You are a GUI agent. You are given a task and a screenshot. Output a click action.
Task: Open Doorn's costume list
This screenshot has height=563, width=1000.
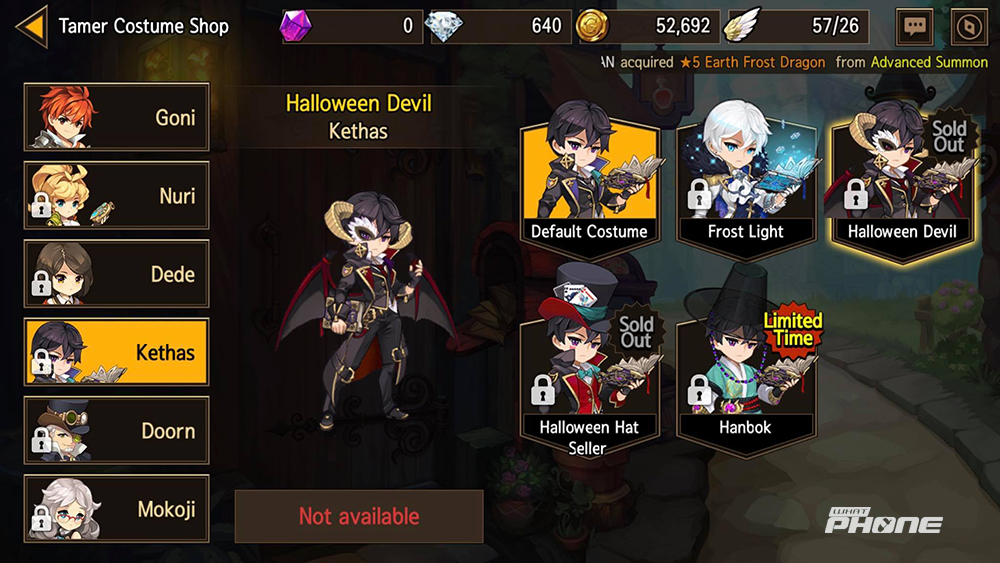tap(116, 431)
